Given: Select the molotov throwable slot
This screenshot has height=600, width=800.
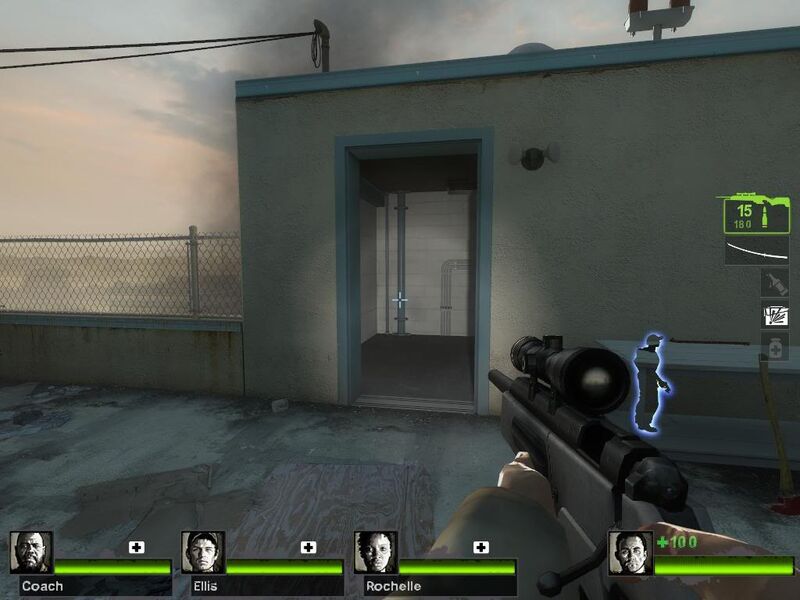Looking at the screenshot, I should tap(774, 285).
